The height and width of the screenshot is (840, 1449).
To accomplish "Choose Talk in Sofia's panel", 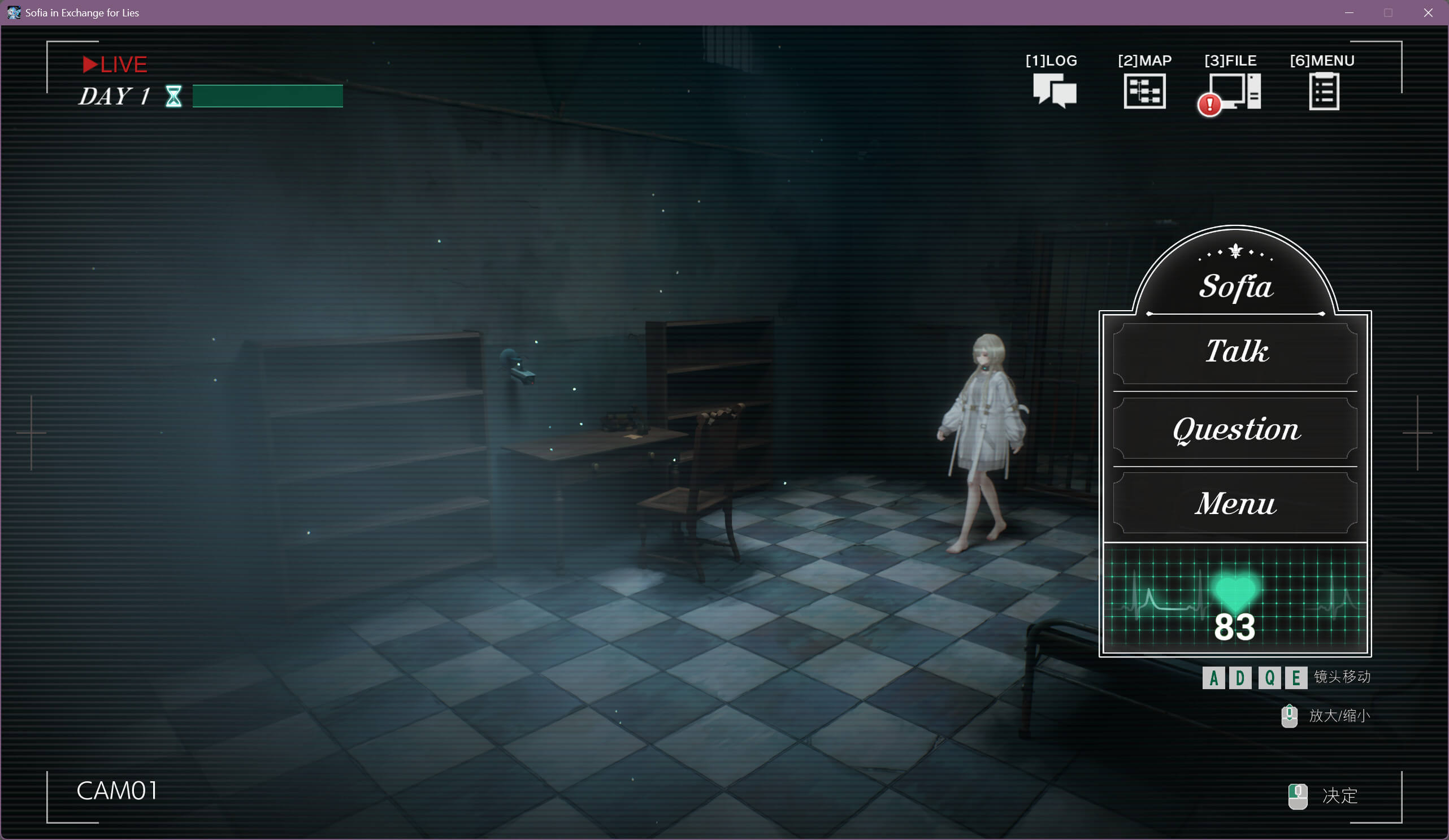I will click(1235, 352).
